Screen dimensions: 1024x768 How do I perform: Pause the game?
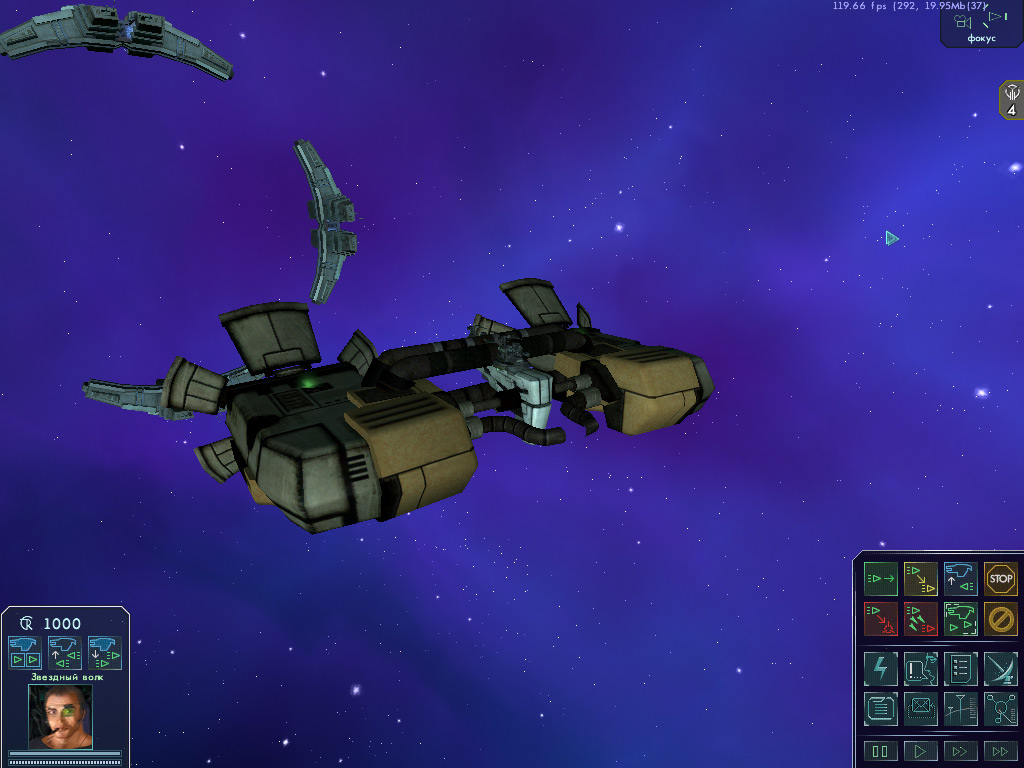pos(881,751)
